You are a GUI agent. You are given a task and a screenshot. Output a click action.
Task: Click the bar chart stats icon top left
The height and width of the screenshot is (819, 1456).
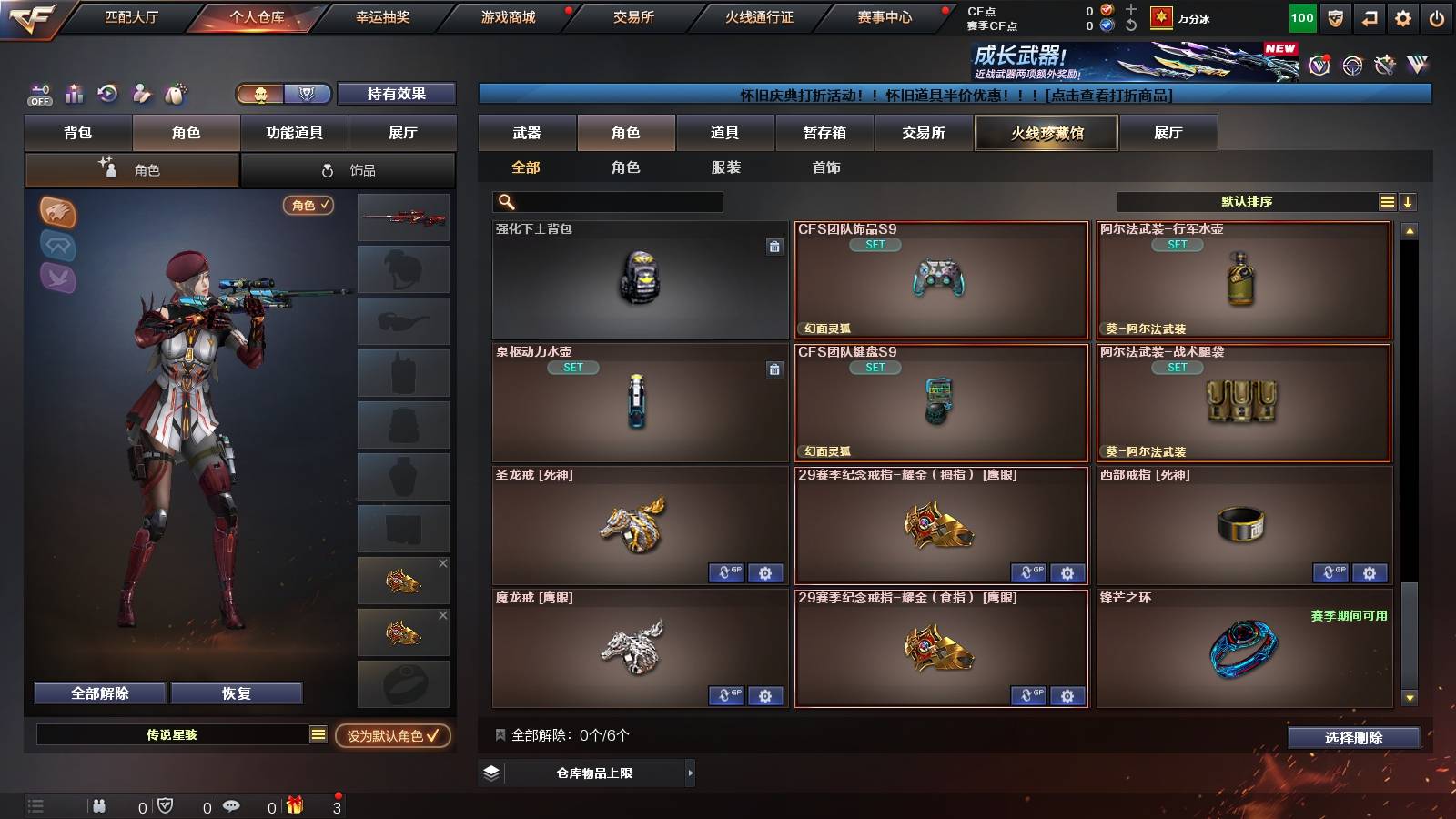click(x=75, y=94)
